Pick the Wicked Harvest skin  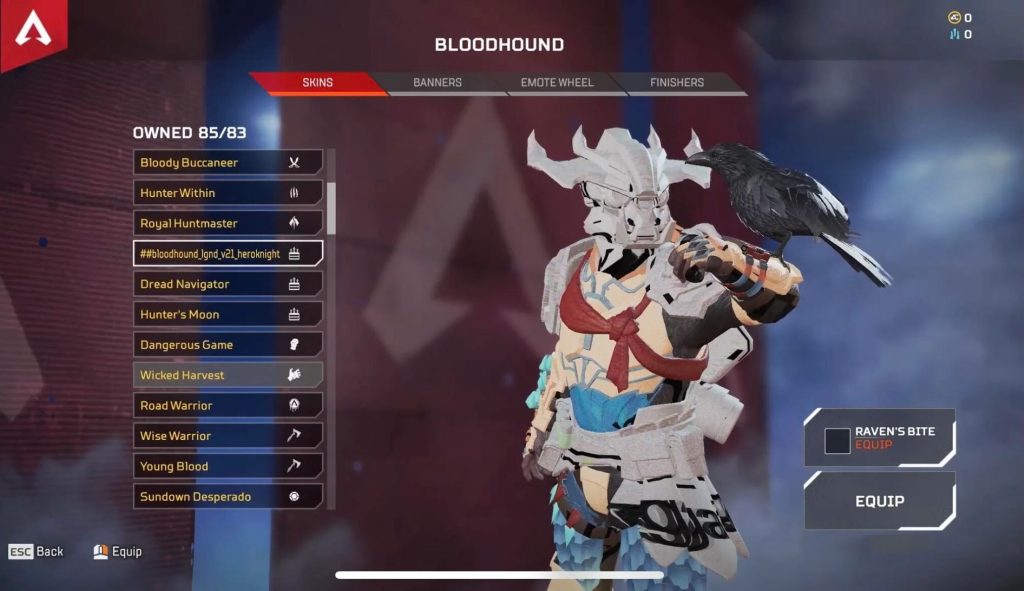coord(228,375)
